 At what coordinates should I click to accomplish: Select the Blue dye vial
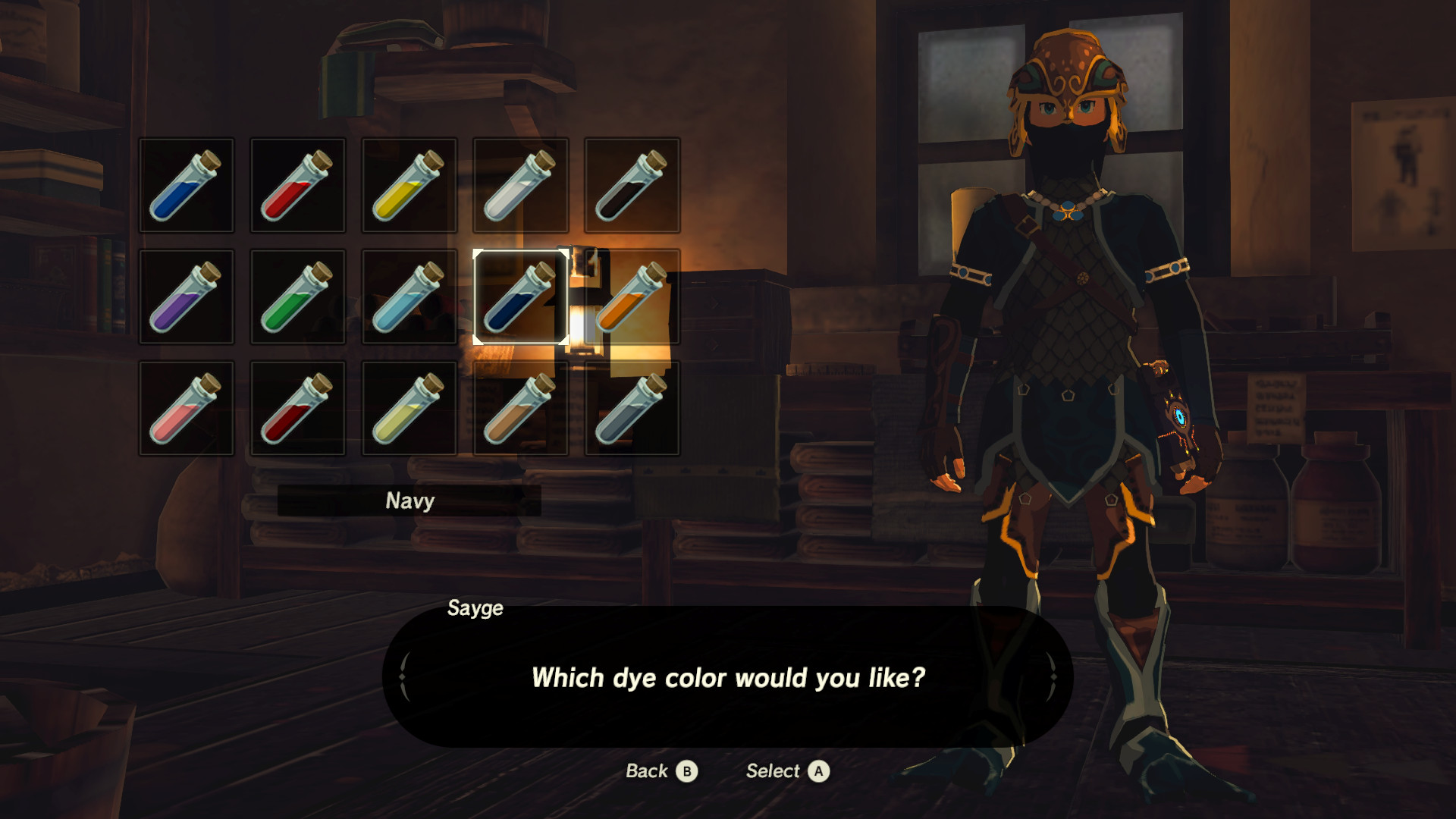click(x=186, y=184)
